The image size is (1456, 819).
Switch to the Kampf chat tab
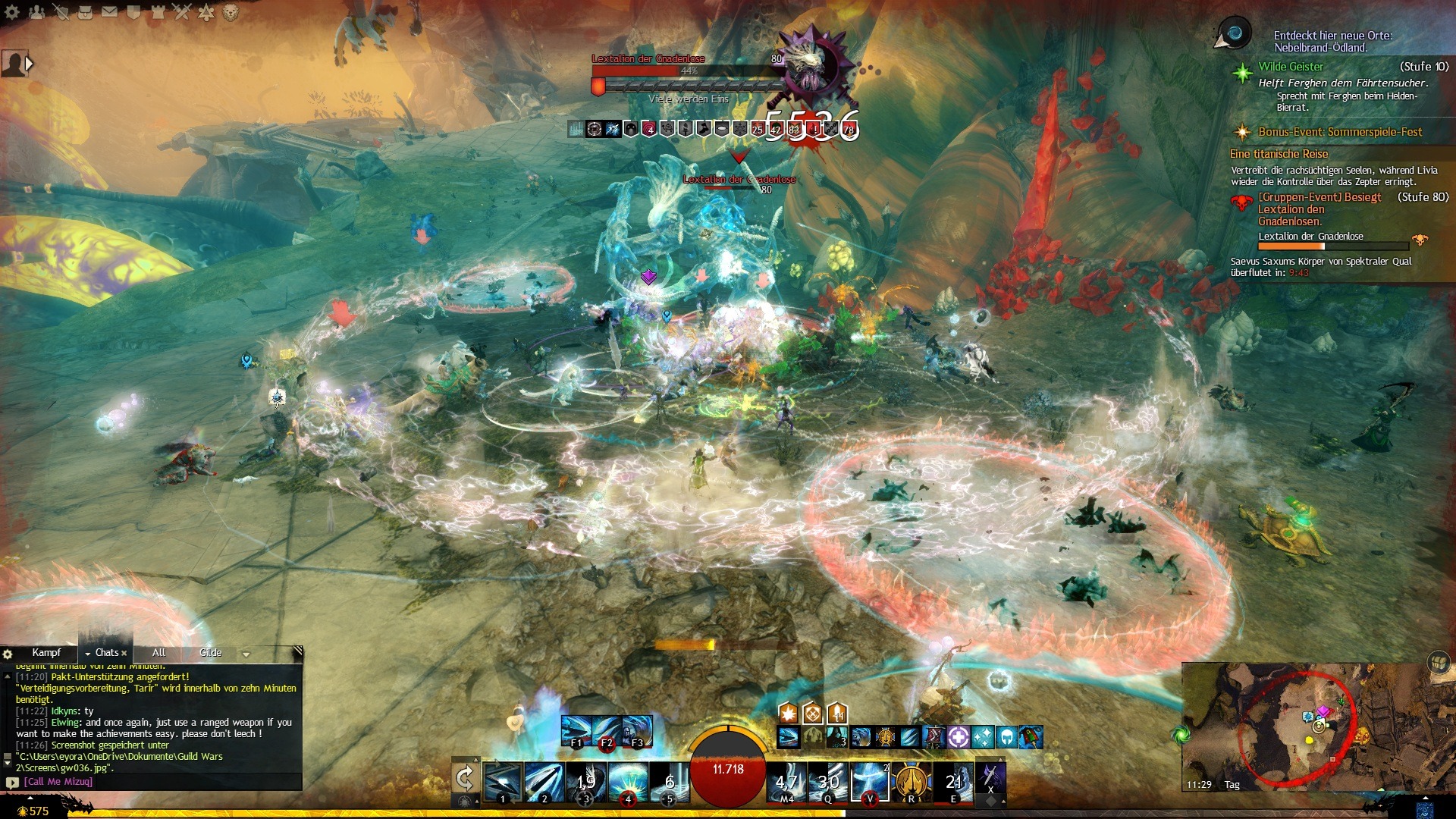point(46,653)
